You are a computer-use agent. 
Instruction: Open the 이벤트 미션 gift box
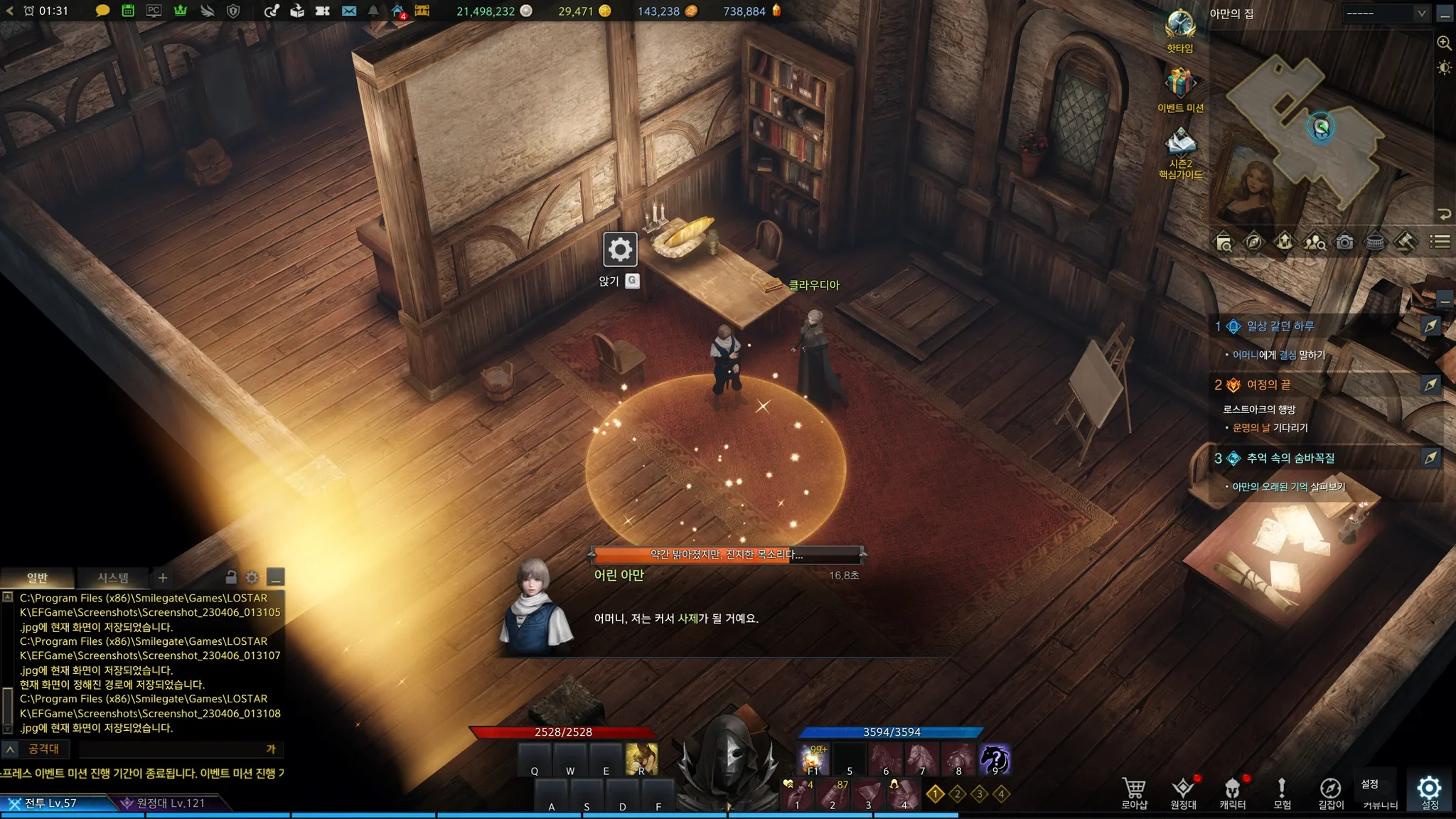(1180, 85)
